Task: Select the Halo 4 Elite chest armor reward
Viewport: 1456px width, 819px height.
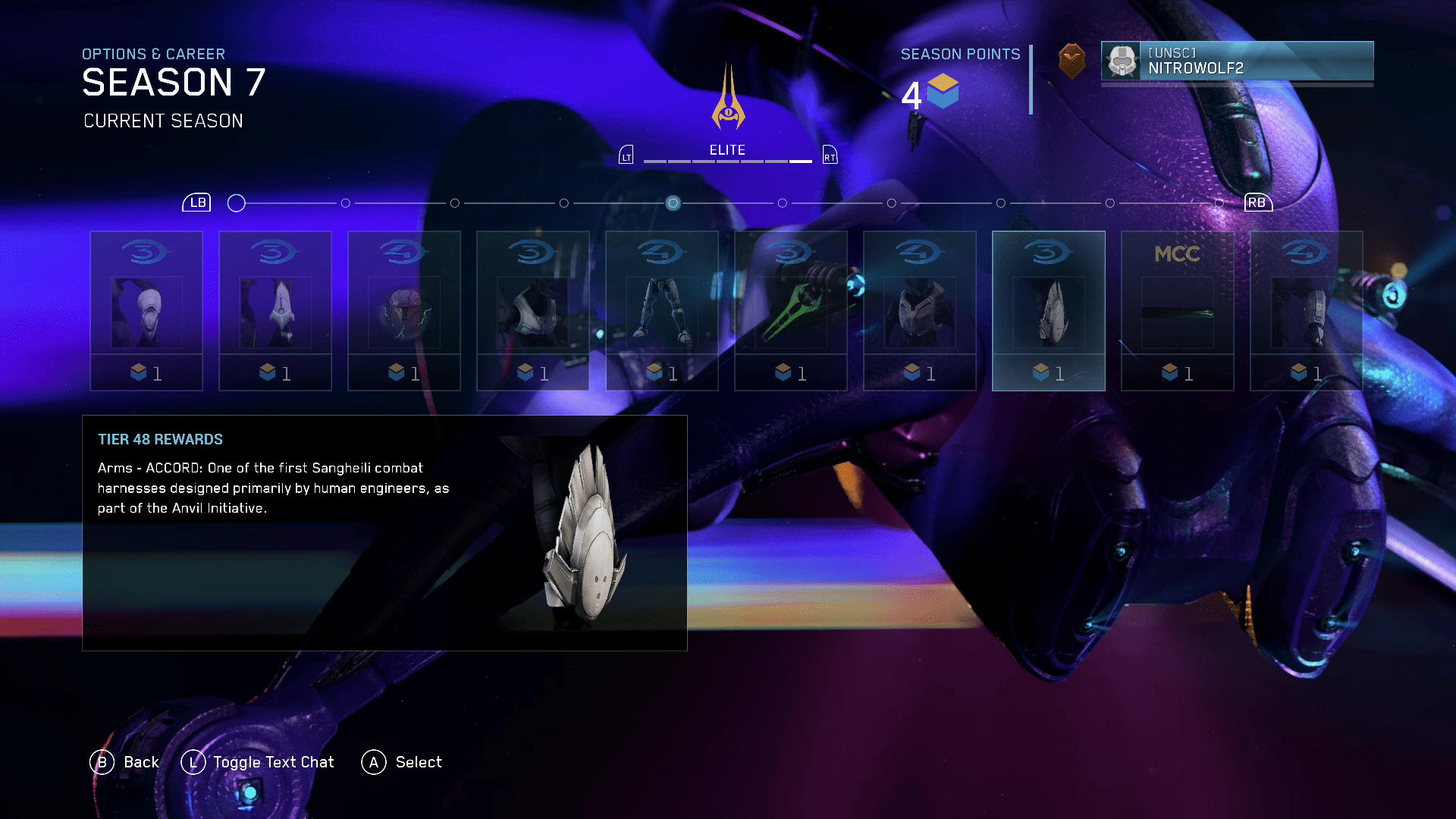Action: [x=920, y=311]
